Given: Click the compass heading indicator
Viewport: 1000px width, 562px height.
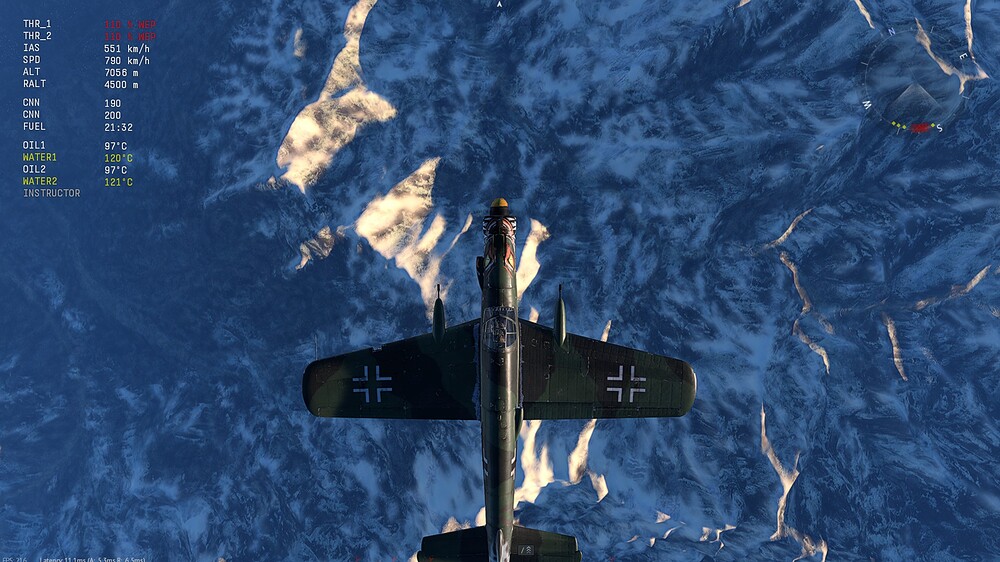Looking at the screenshot, I should pos(913,80).
